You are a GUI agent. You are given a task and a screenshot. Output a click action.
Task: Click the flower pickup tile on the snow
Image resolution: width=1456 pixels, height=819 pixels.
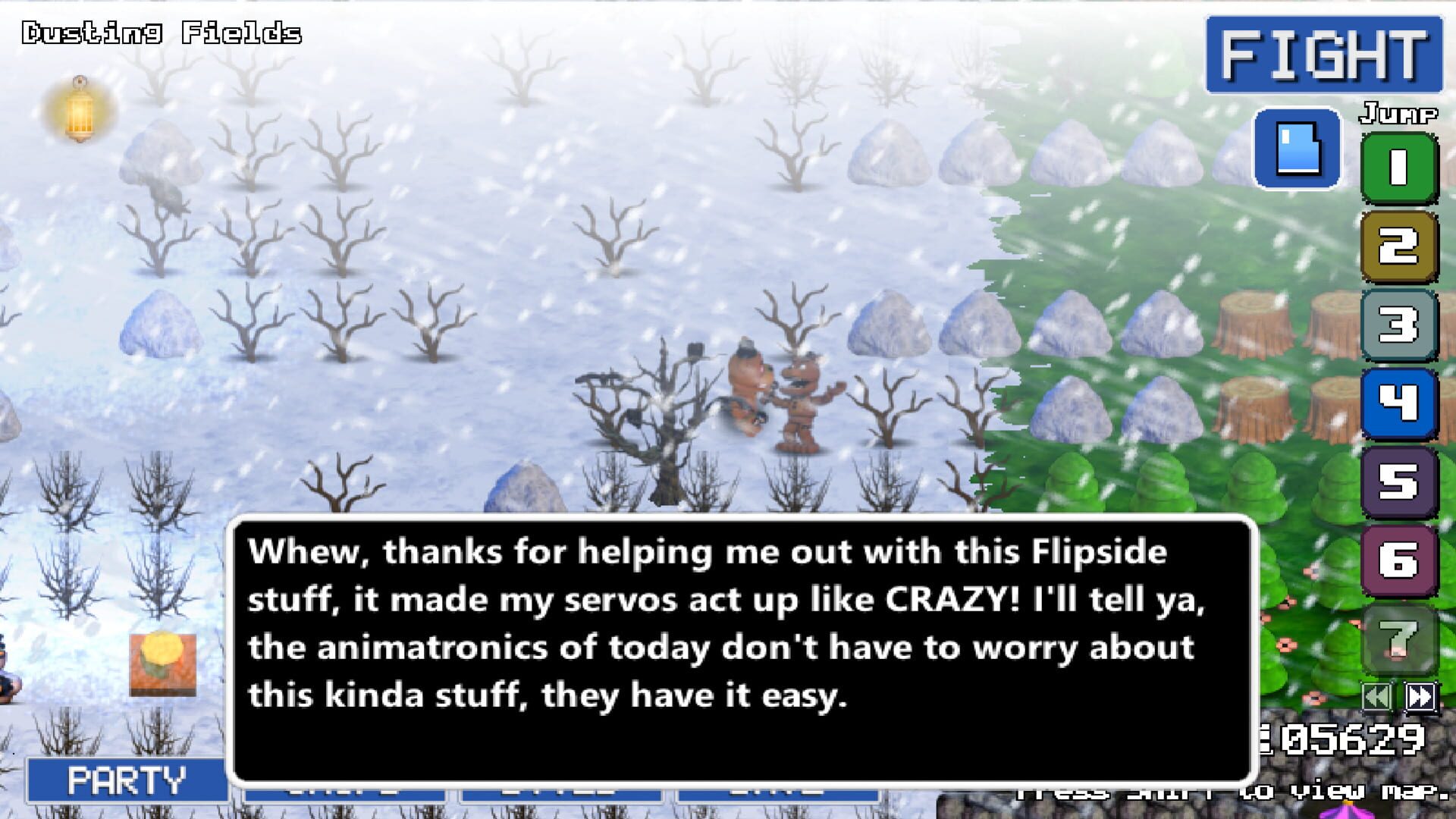[162, 665]
